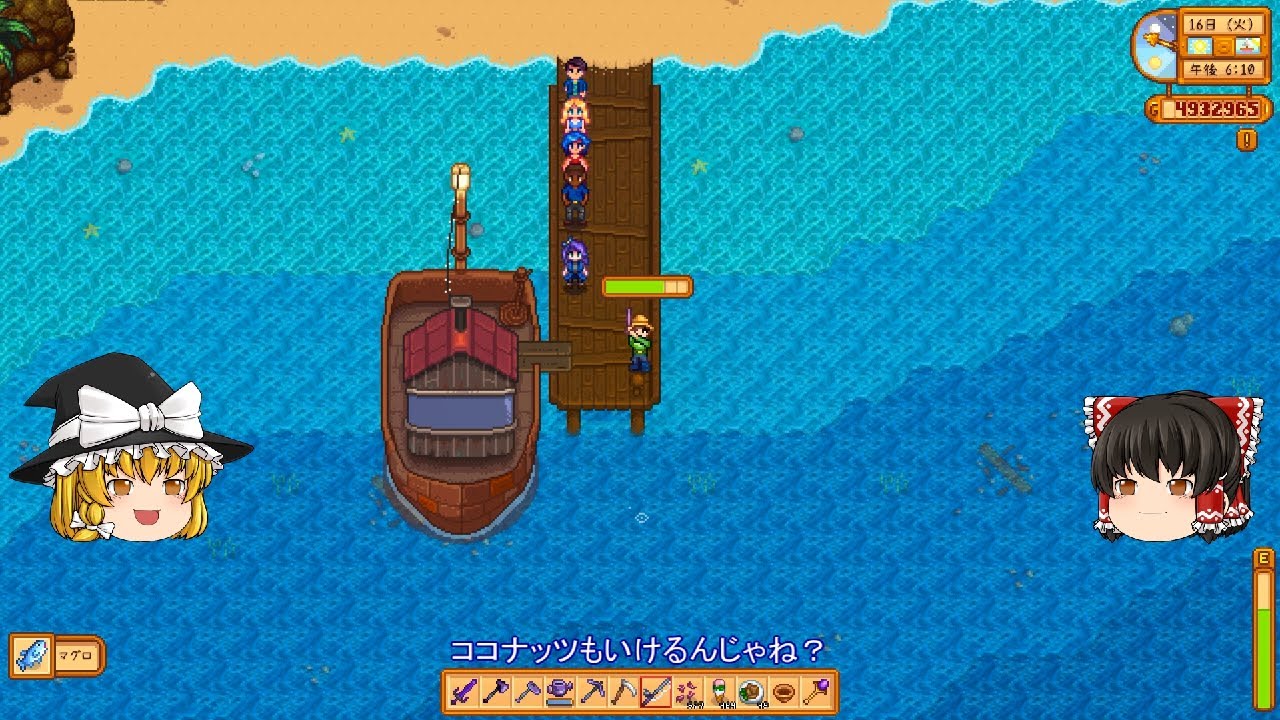Viewport: 1280px width, 720px height.
Task: Click the sunny weather icon on the clock
Action: point(1199,46)
